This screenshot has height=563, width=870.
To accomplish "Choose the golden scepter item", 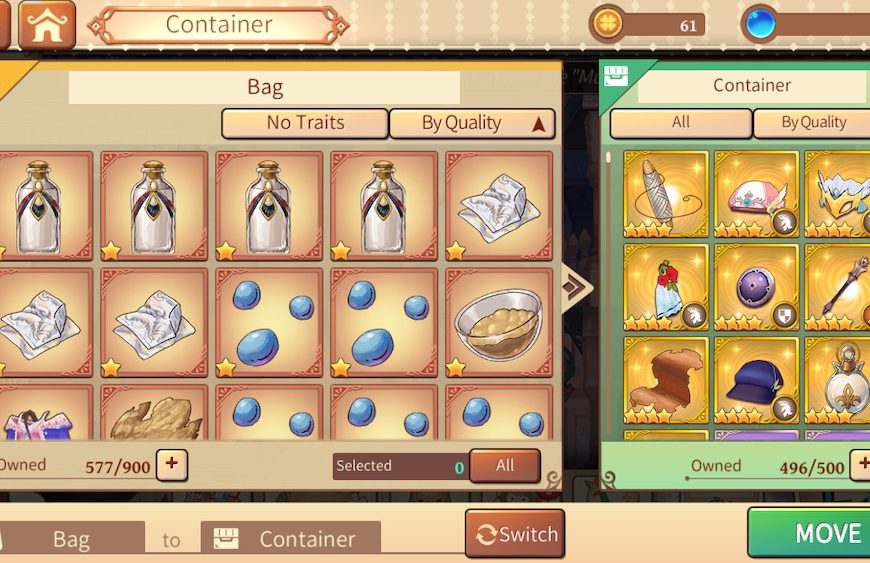I will coord(840,287).
